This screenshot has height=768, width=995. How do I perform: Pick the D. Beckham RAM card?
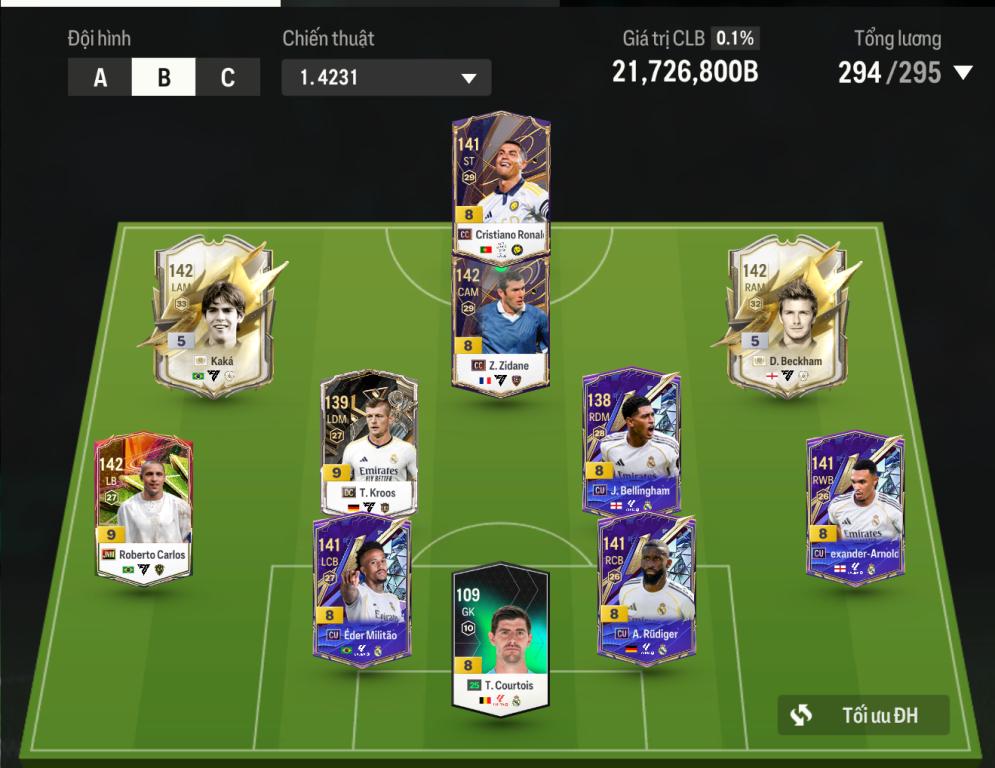pos(786,315)
